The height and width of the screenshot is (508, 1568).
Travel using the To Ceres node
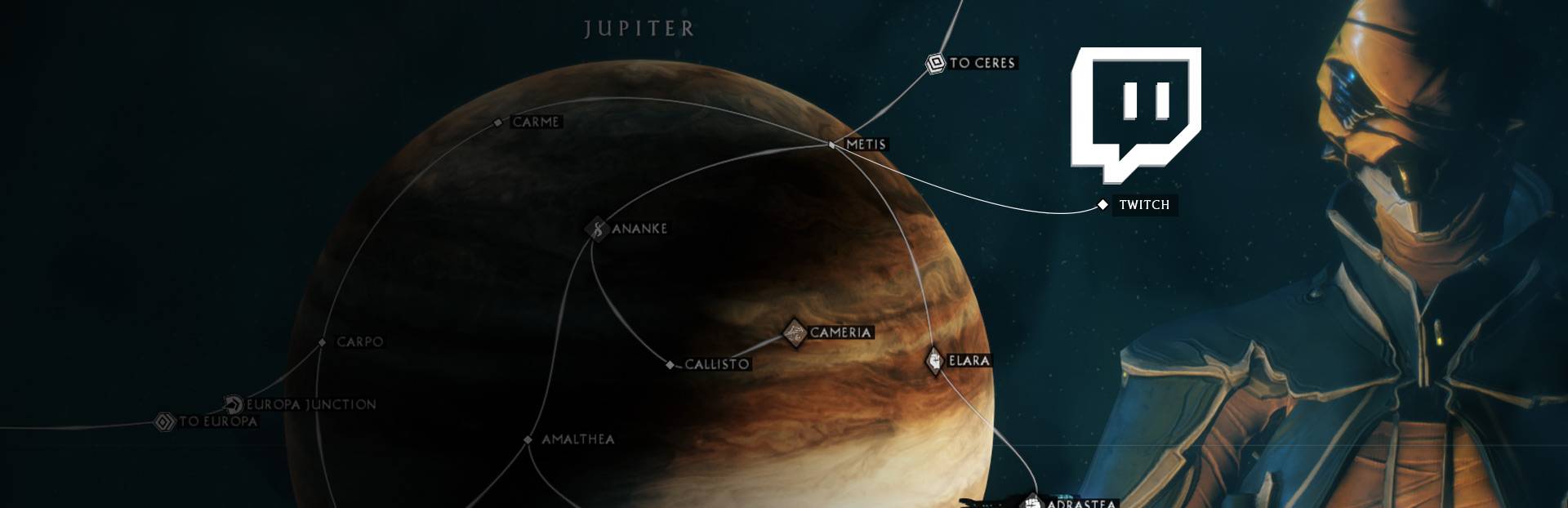click(935, 63)
